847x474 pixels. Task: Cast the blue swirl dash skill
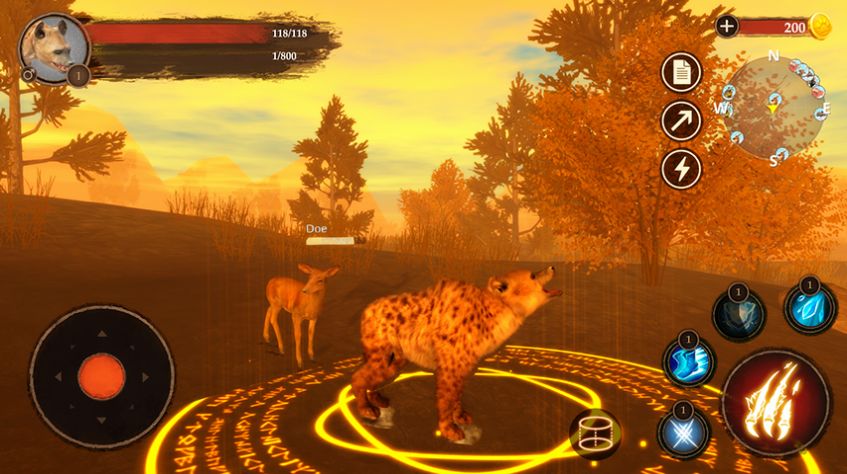(688, 360)
